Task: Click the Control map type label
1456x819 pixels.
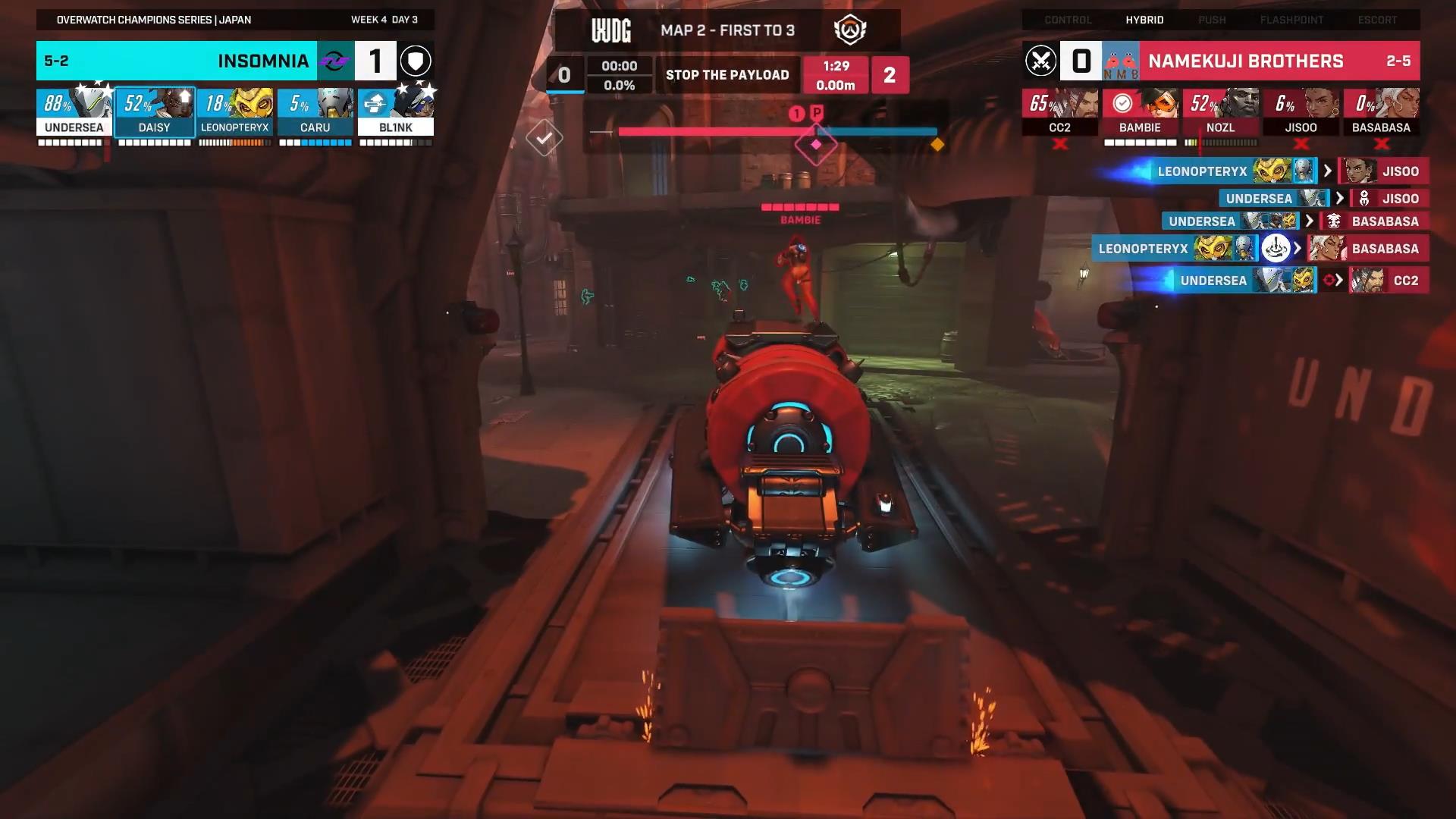Action: 1068,20
